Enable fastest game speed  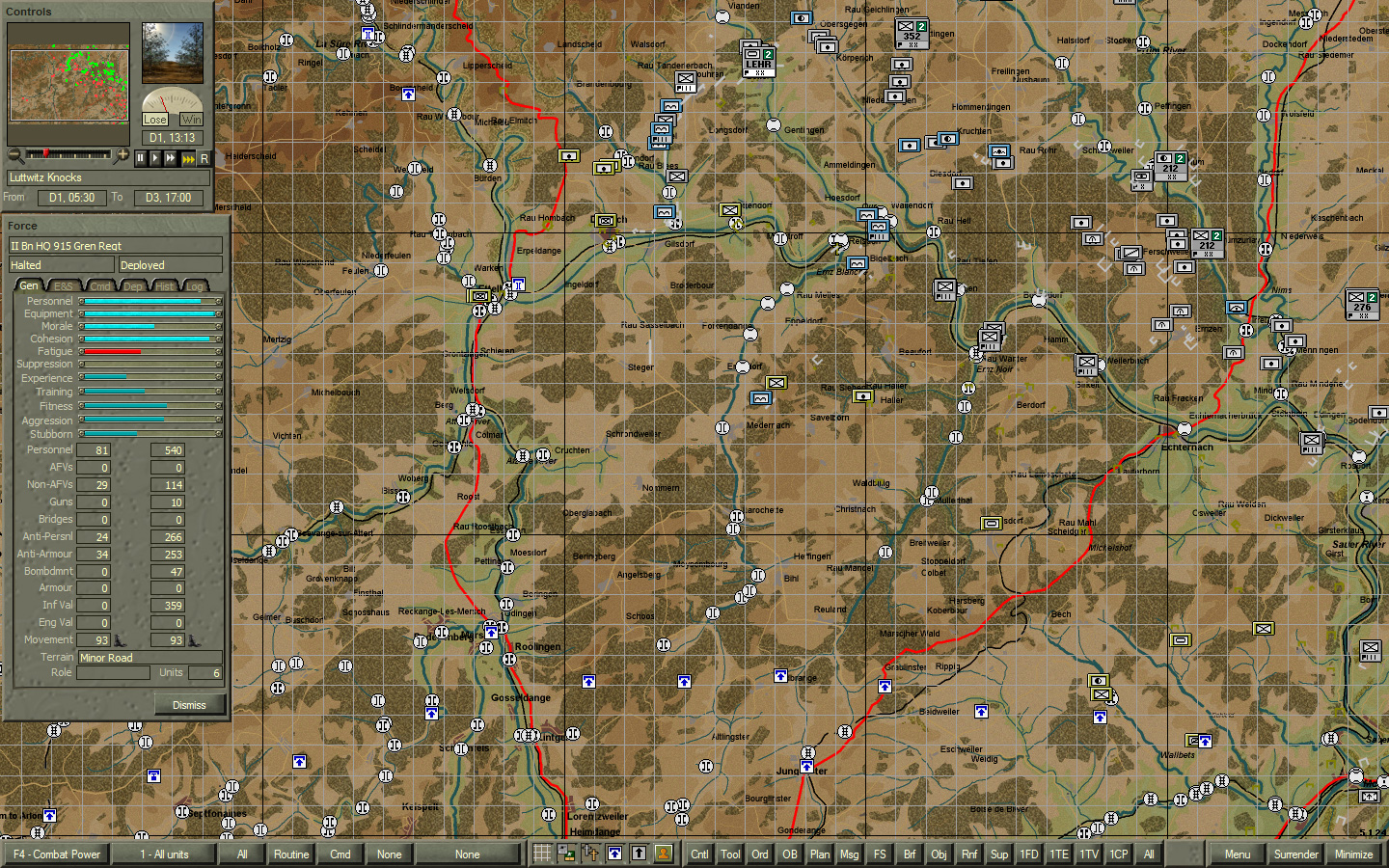(x=189, y=157)
